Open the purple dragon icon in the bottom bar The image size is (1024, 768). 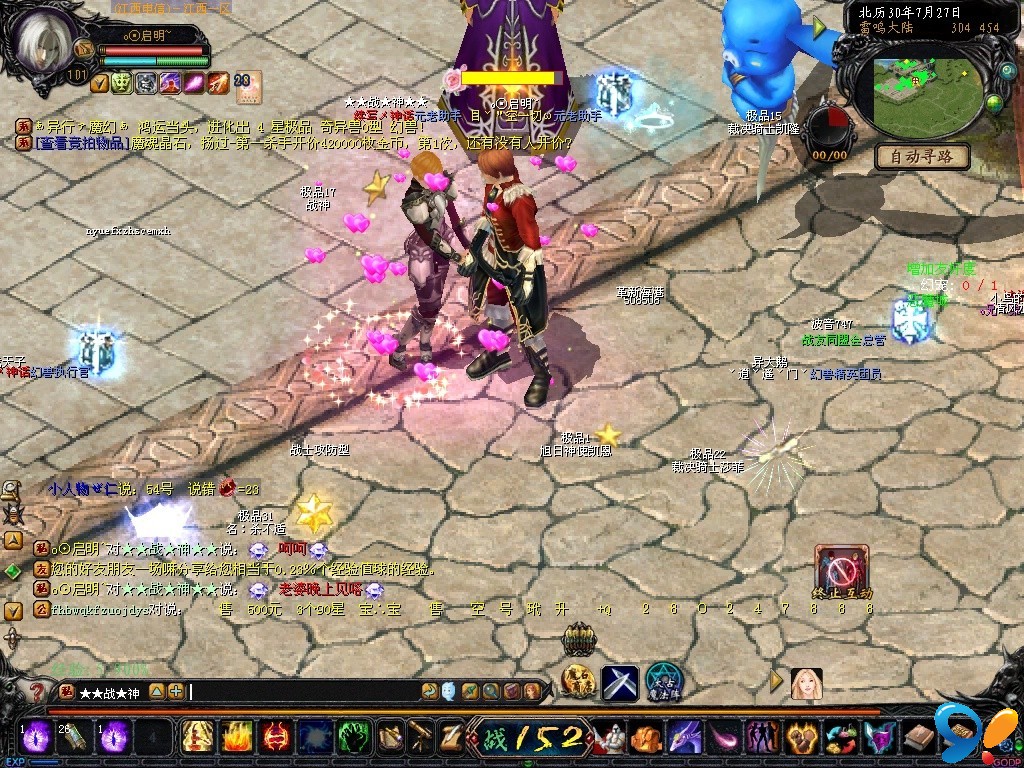685,739
